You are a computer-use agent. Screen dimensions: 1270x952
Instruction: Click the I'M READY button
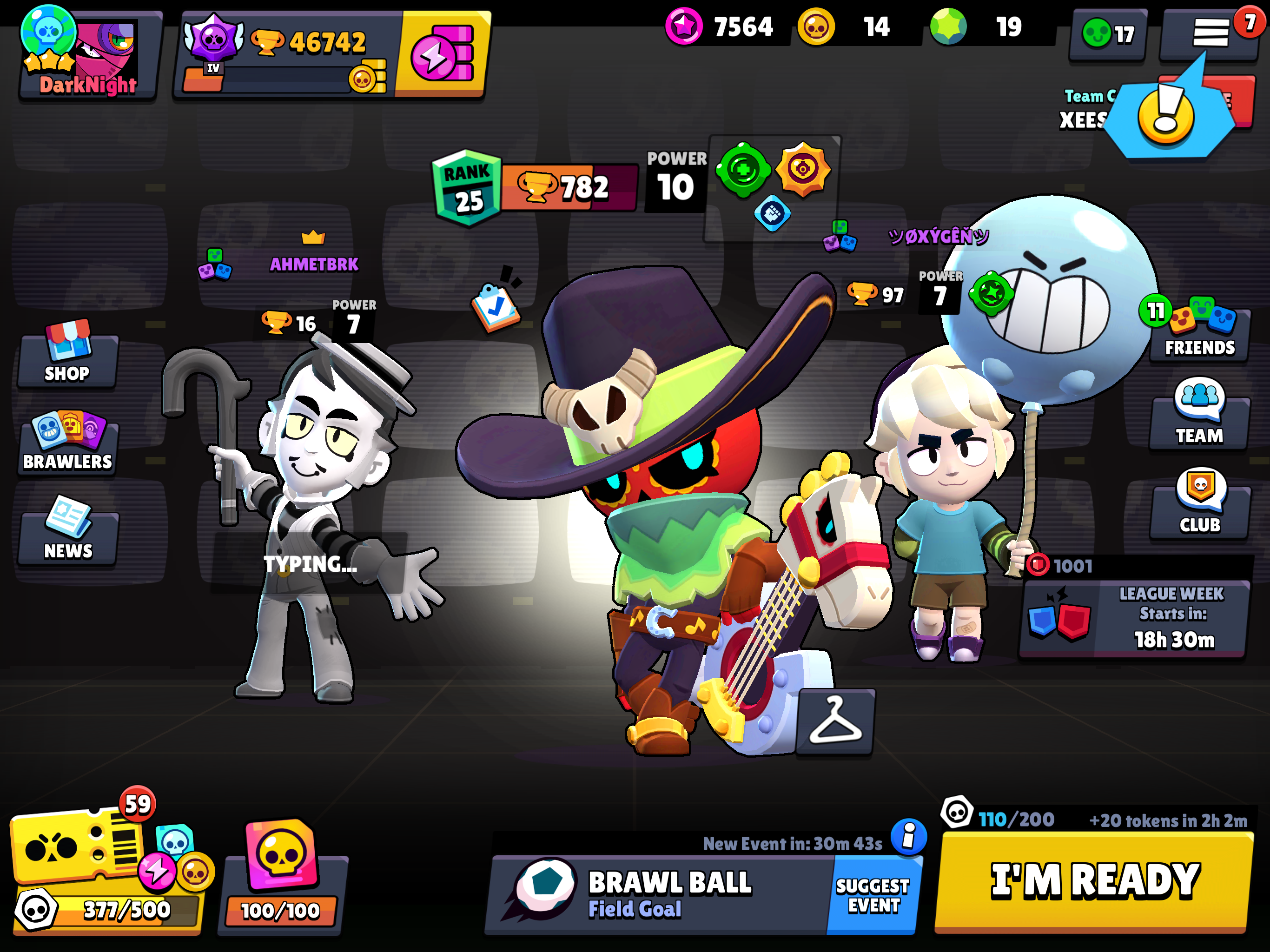tap(1094, 880)
